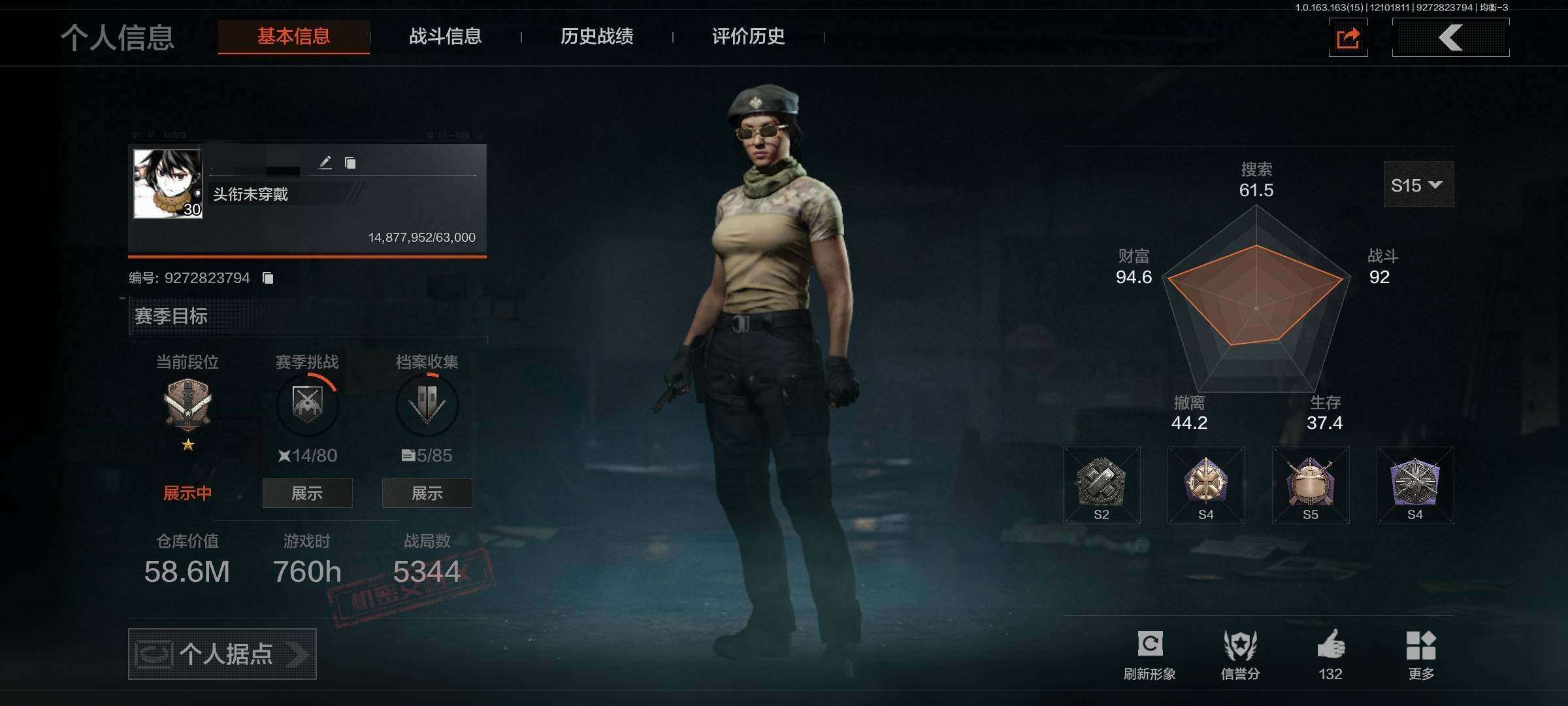Image resolution: width=1568 pixels, height=706 pixels.
Task: Click the player avatar portrait
Action: (x=168, y=184)
